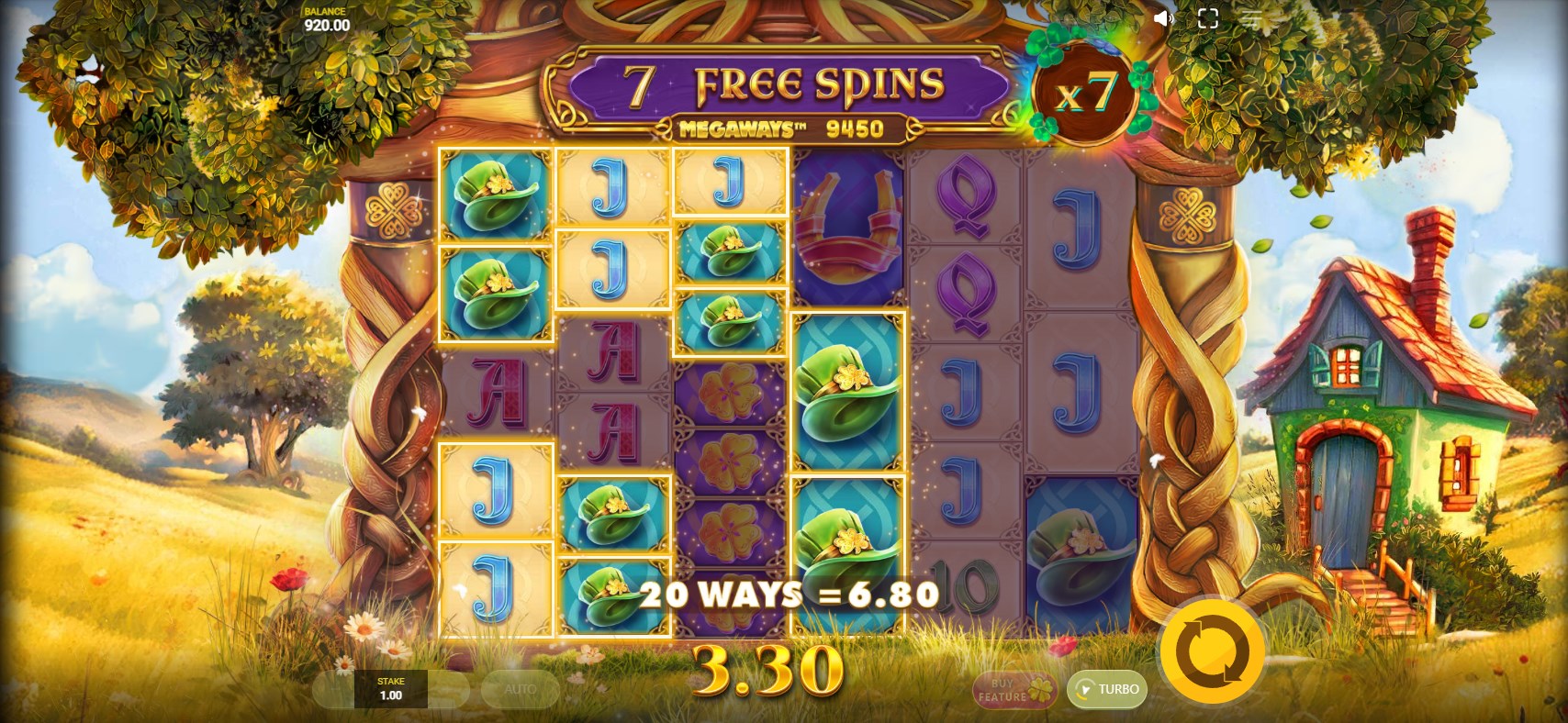Activate the Auto spin button
The height and width of the screenshot is (723, 1568).
tap(520, 689)
